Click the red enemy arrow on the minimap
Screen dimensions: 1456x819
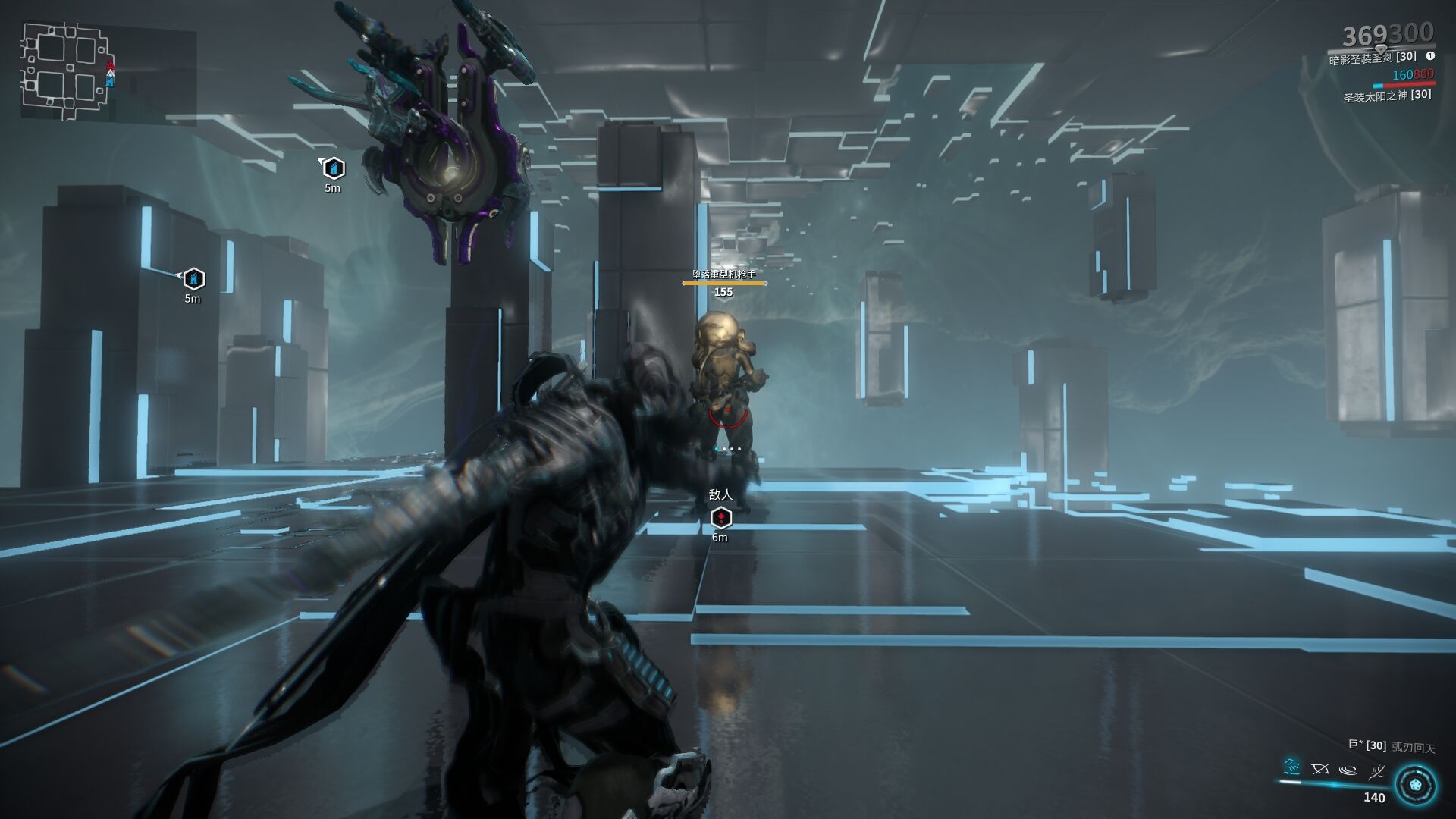(x=111, y=64)
